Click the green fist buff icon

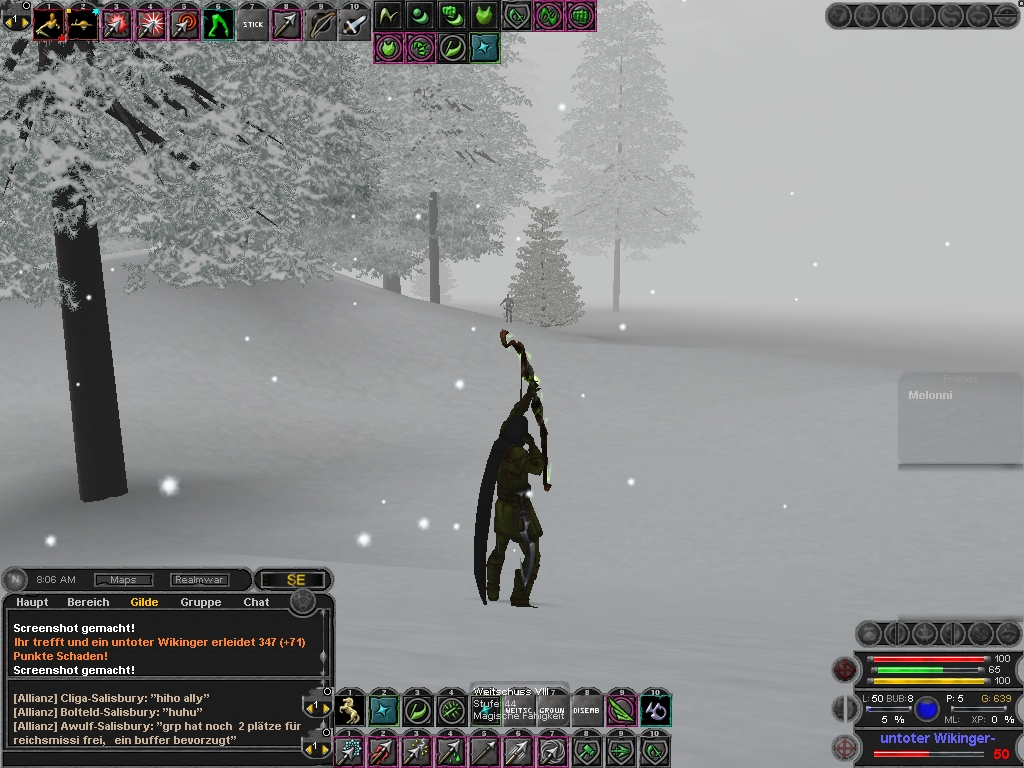pyautogui.click(x=453, y=16)
